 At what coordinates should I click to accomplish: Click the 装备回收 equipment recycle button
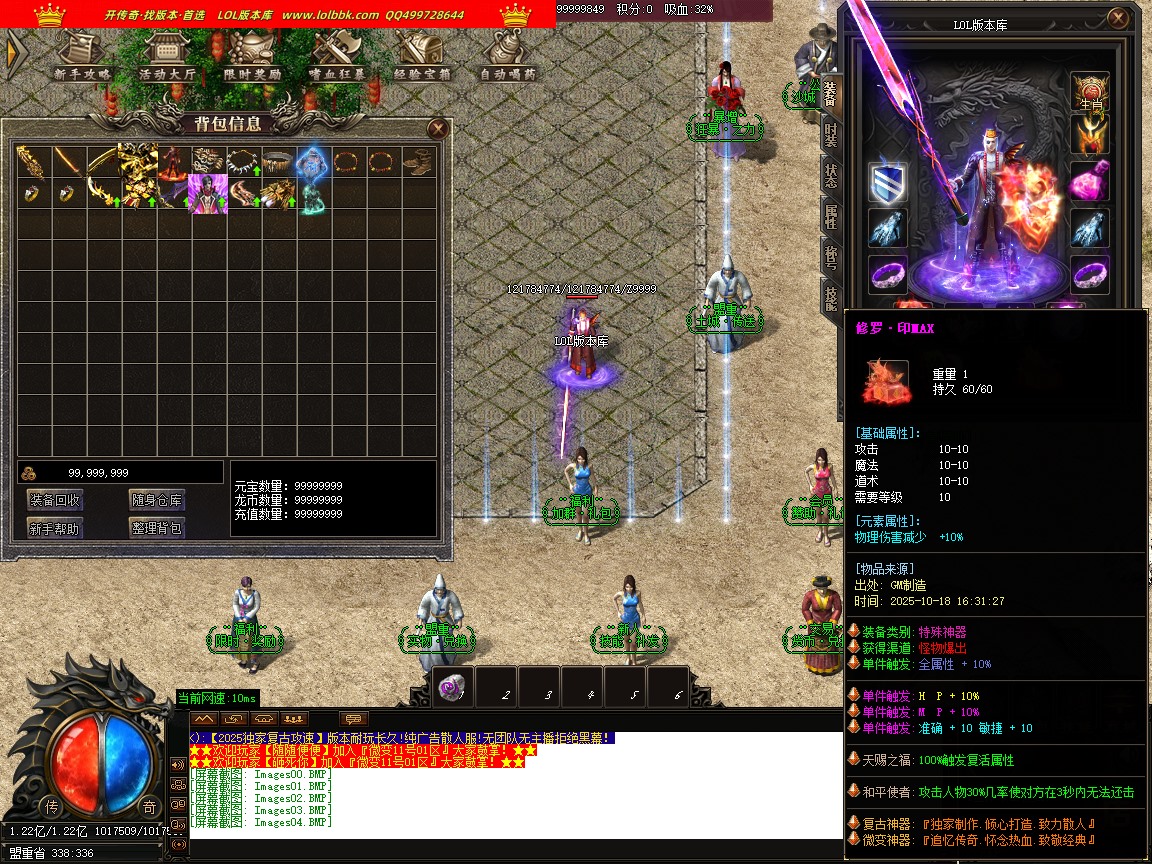point(55,500)
